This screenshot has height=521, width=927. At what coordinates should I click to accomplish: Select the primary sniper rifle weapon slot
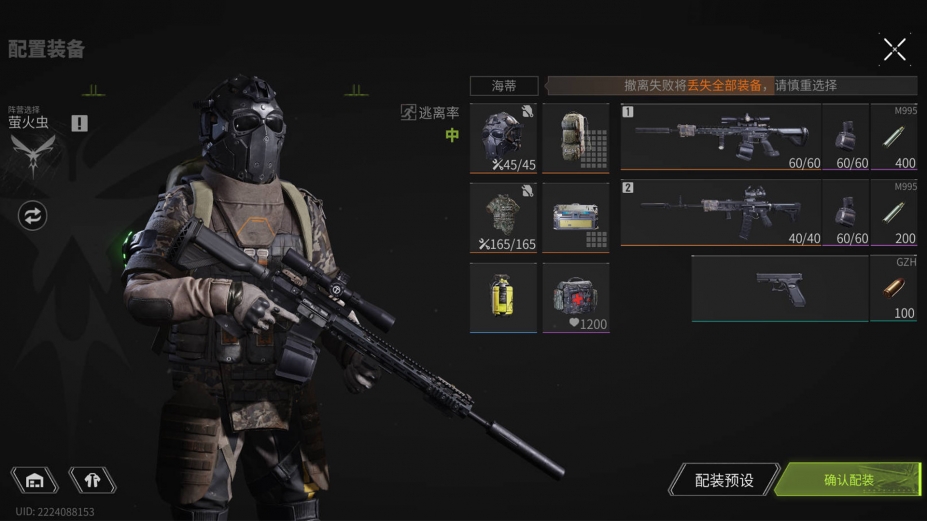click(x=720, y=137)
